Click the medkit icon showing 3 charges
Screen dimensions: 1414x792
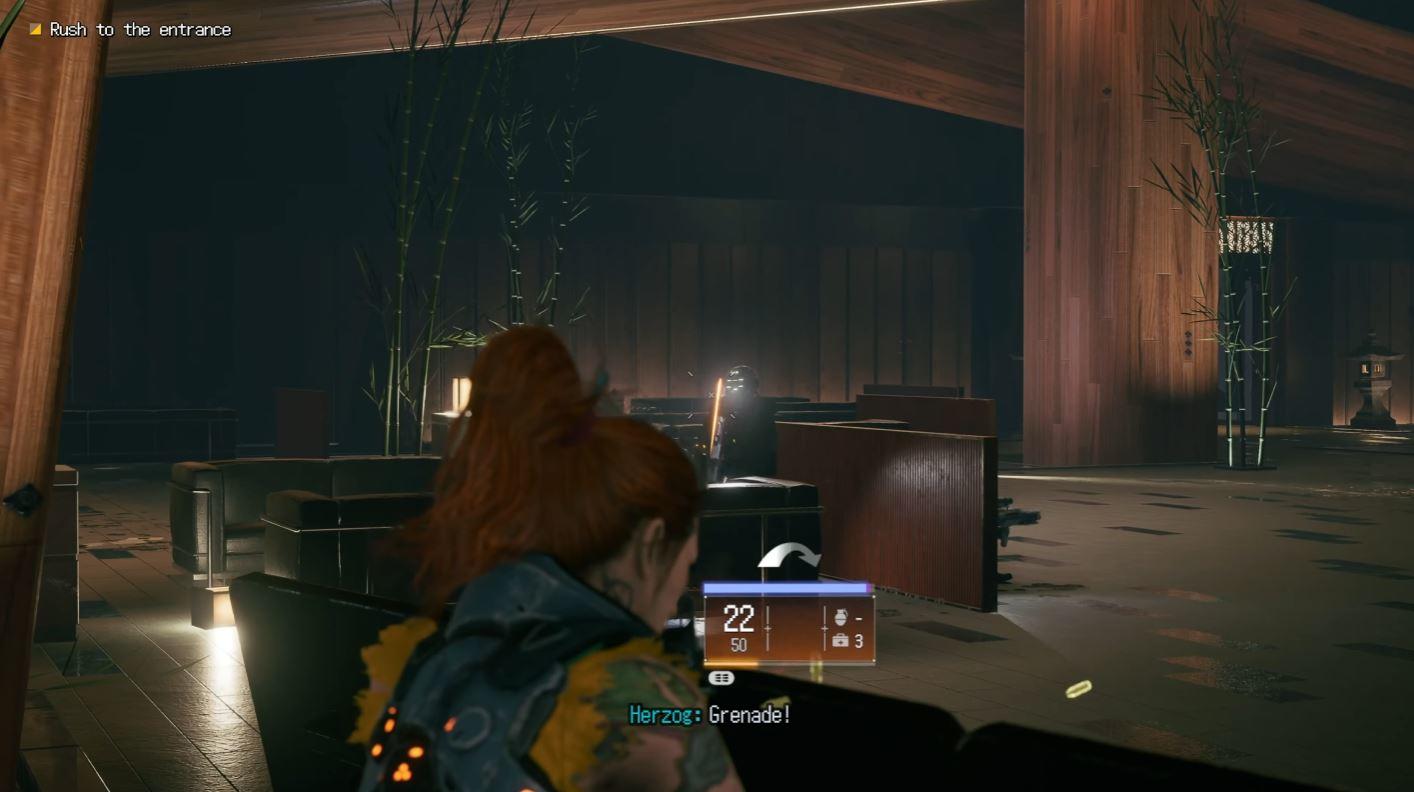coord(842,638)
